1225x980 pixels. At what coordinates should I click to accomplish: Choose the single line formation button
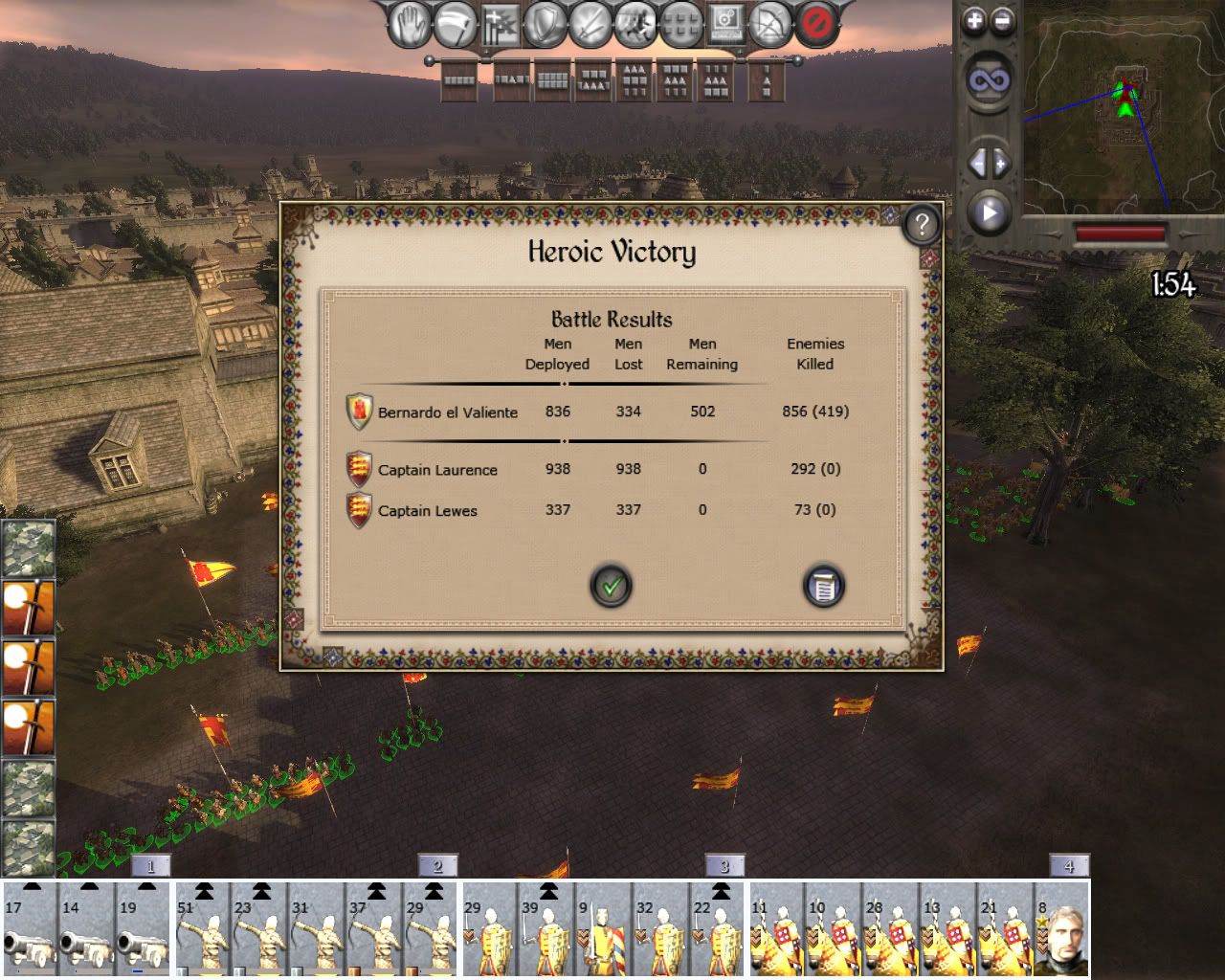pyautogui.click(x=459, y=81)
